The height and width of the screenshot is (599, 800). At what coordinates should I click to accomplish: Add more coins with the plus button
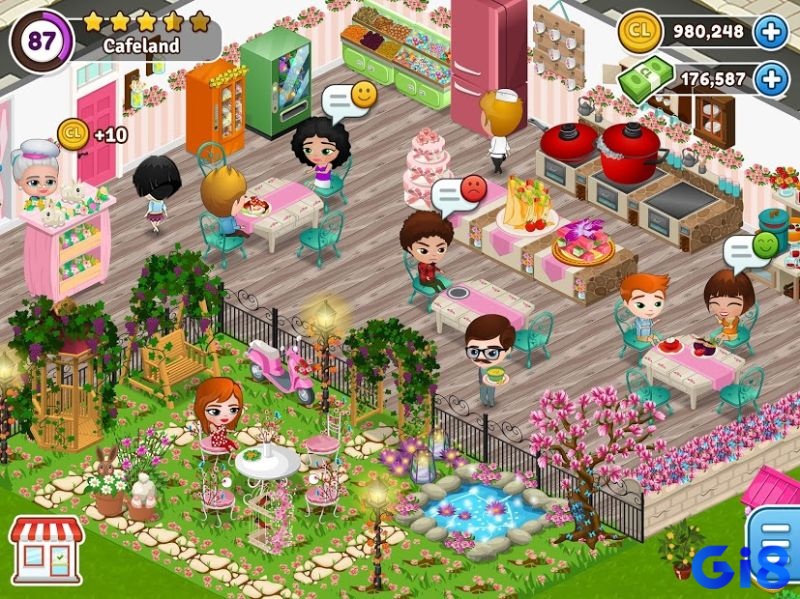770,32
